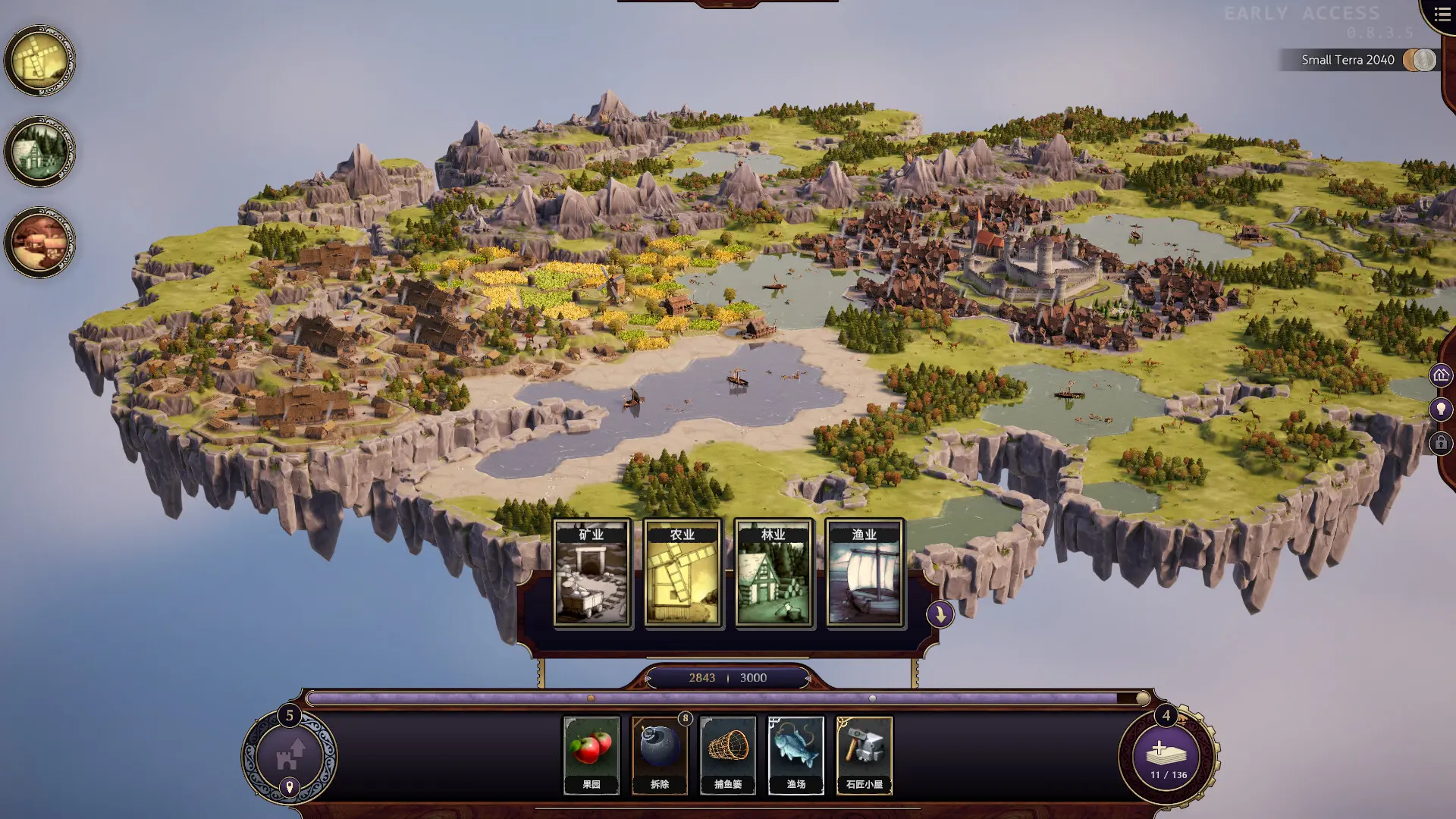
Task: Click the Small Terra 2040 label
Action: (x=1347, y=60)
